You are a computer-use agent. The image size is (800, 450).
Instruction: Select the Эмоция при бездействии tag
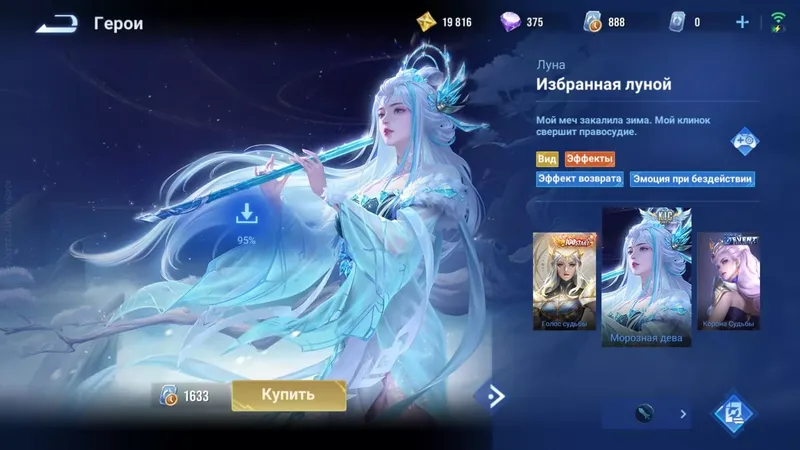[692, 180]
